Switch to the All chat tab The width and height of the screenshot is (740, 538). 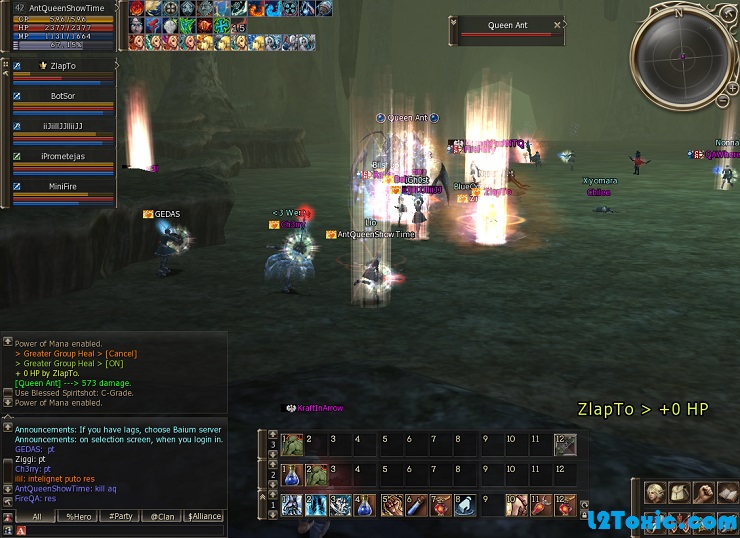(36, 516)
